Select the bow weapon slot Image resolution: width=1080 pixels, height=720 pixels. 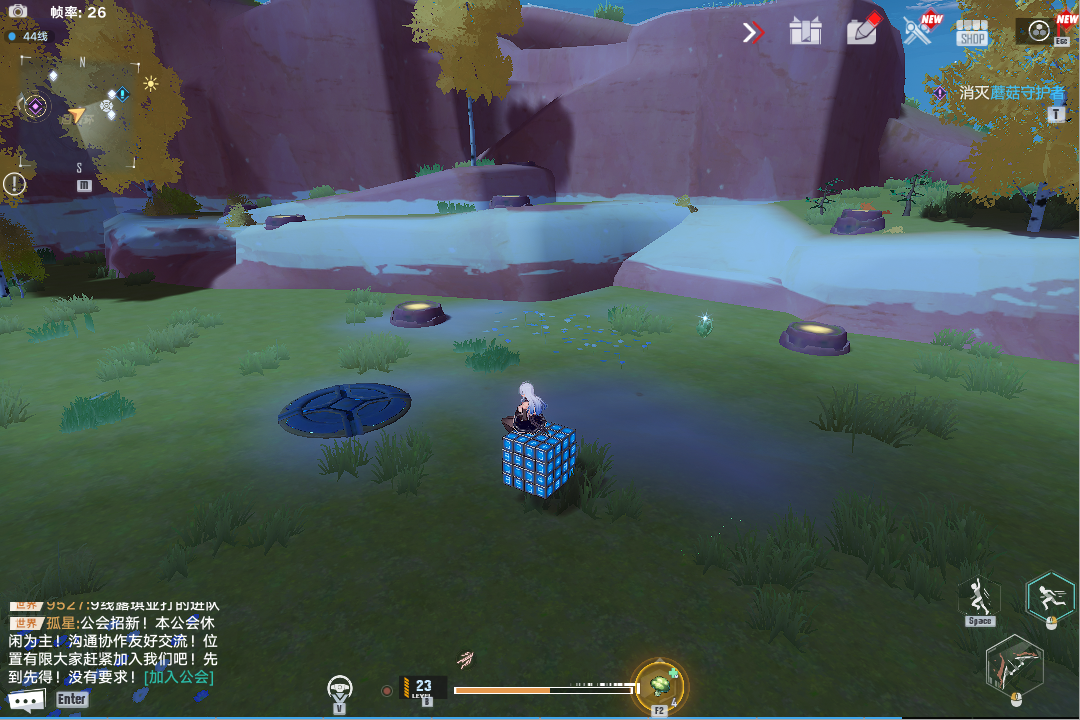point(1014,665)
